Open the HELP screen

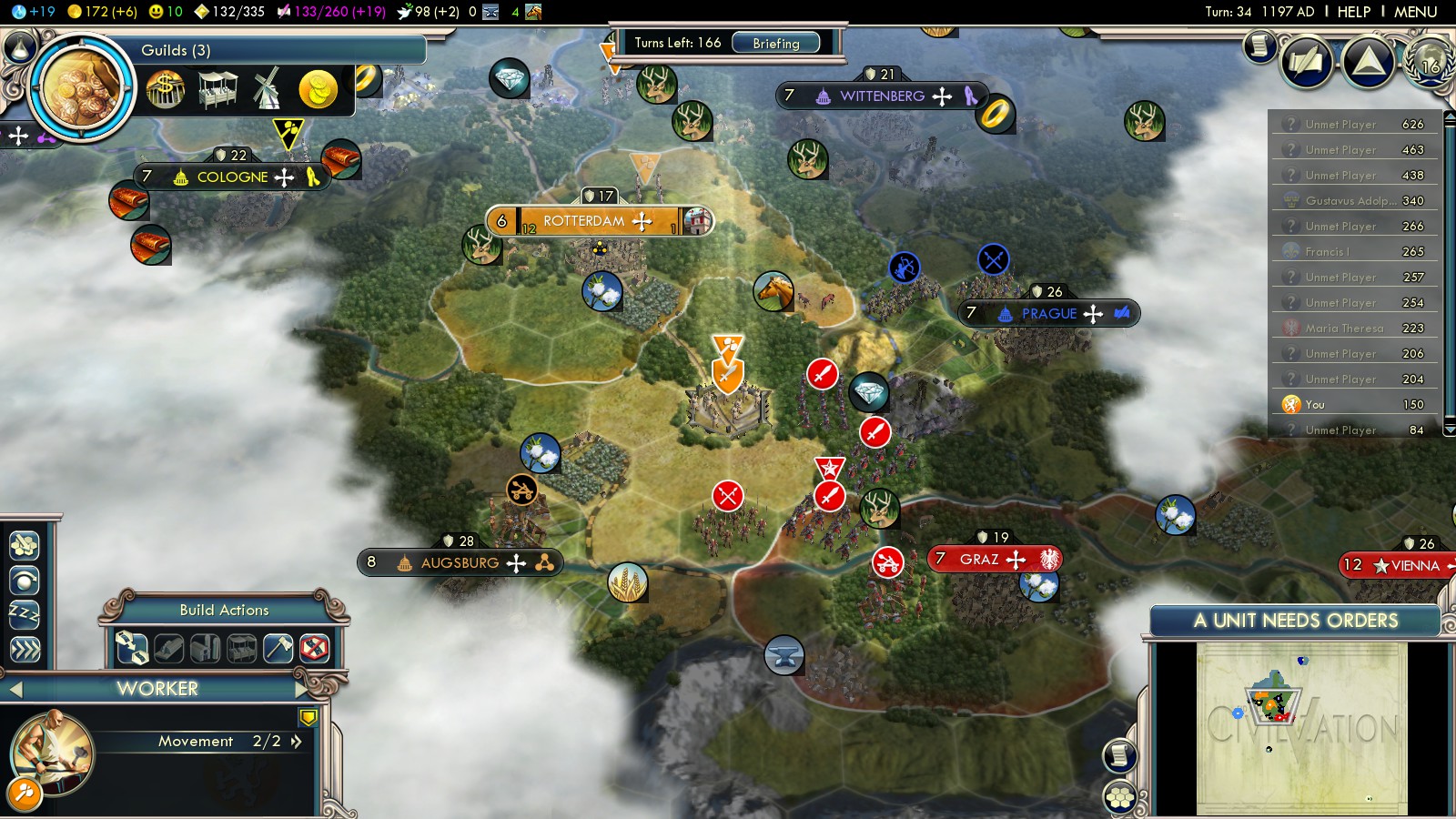(1353, 12)
